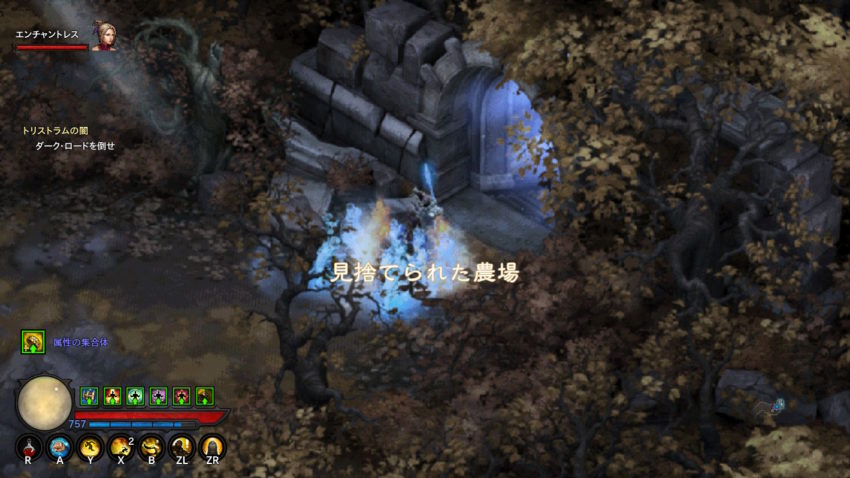Activate the blue fist skill
Image resolution: width=850 pixels, height=478 pixels.
59,447
